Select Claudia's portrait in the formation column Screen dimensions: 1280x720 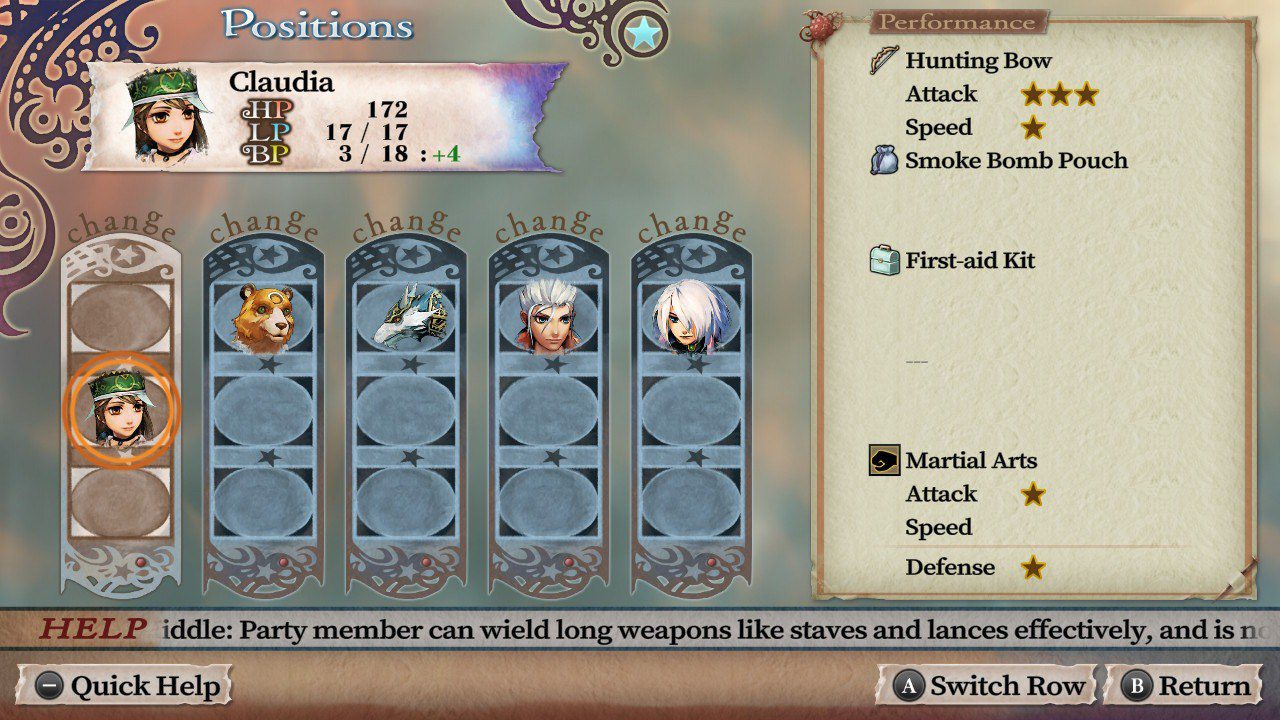pyautogui.click(x=120, y=410)
